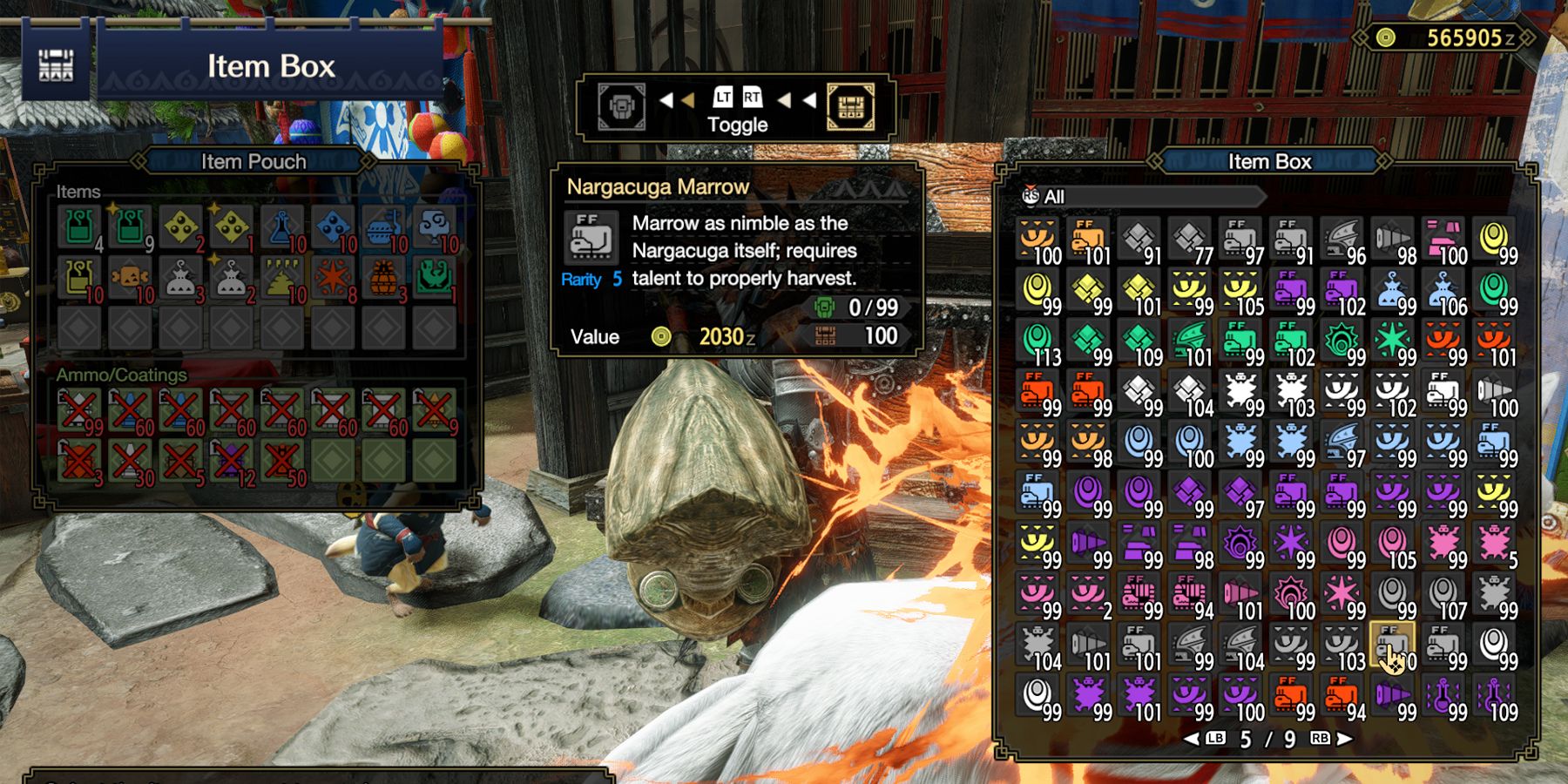
Task: Click the page indicator showing 5 / 9
Action: [1267, 739]
